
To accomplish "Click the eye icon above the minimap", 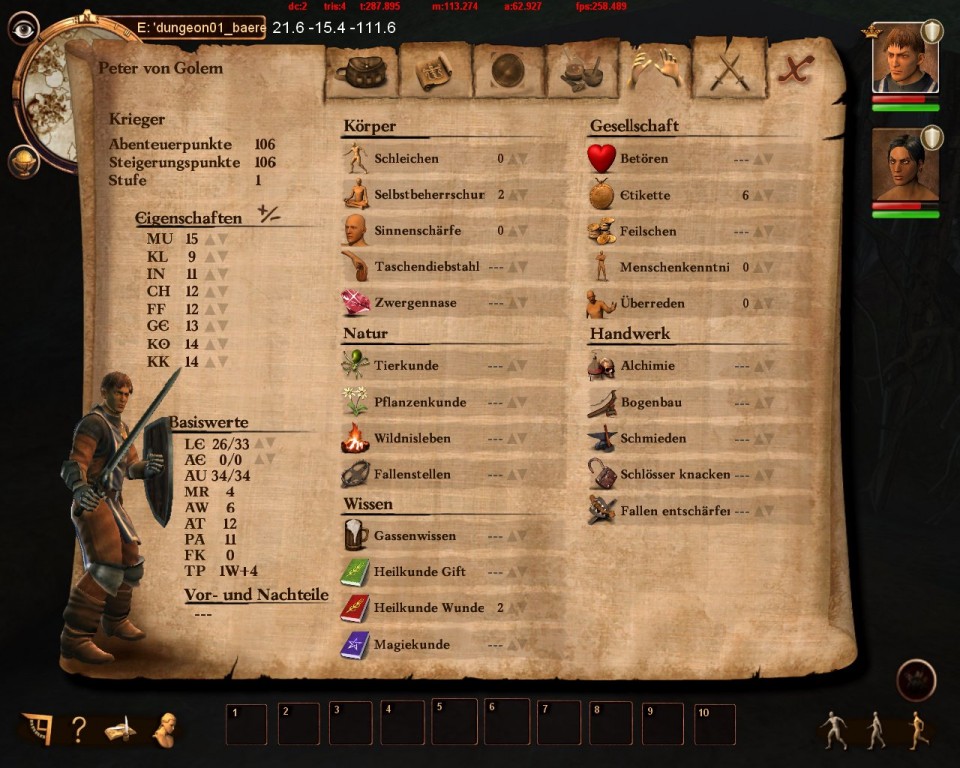I will (x=23, y=27).
